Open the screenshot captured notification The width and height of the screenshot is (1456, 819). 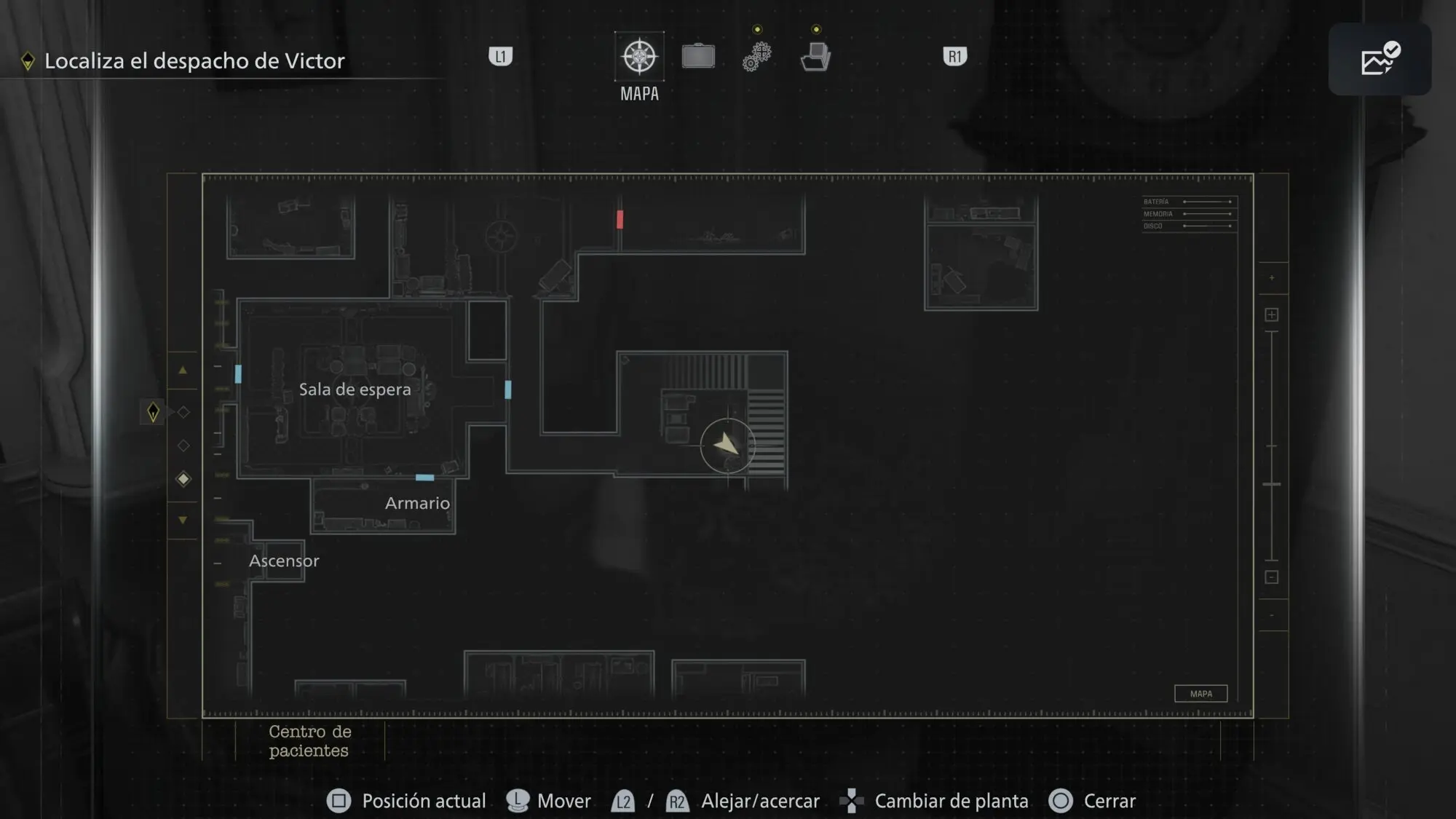[x=1380, y=59]
